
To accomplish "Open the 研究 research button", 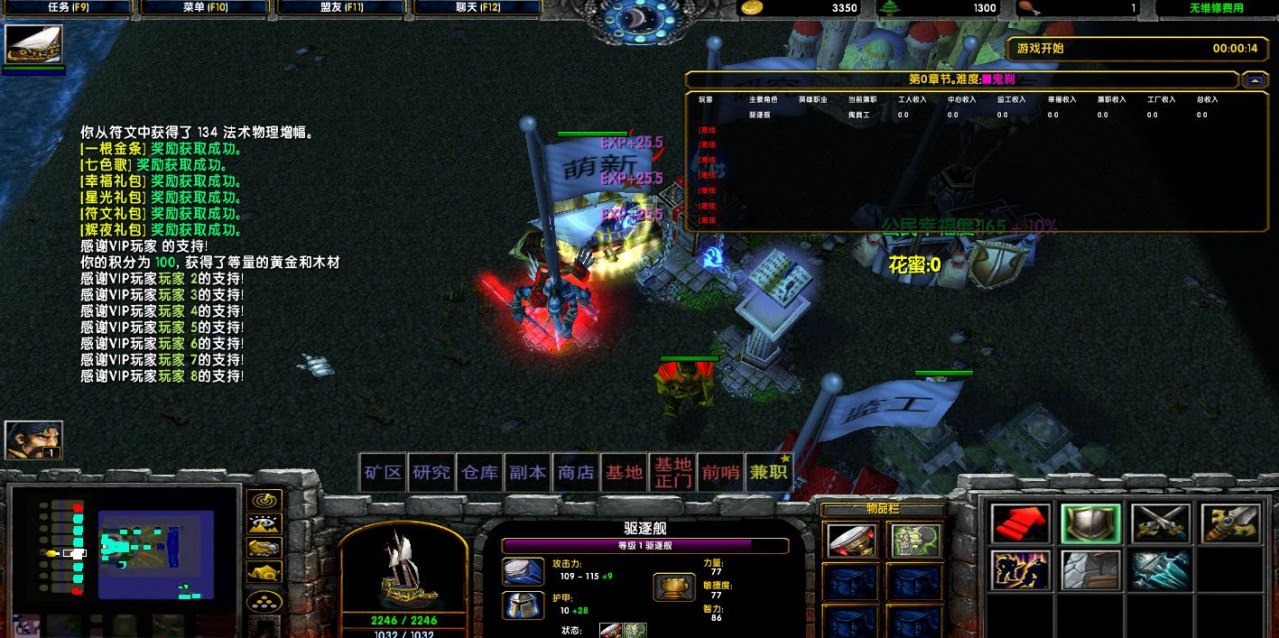I will [431, 472].
